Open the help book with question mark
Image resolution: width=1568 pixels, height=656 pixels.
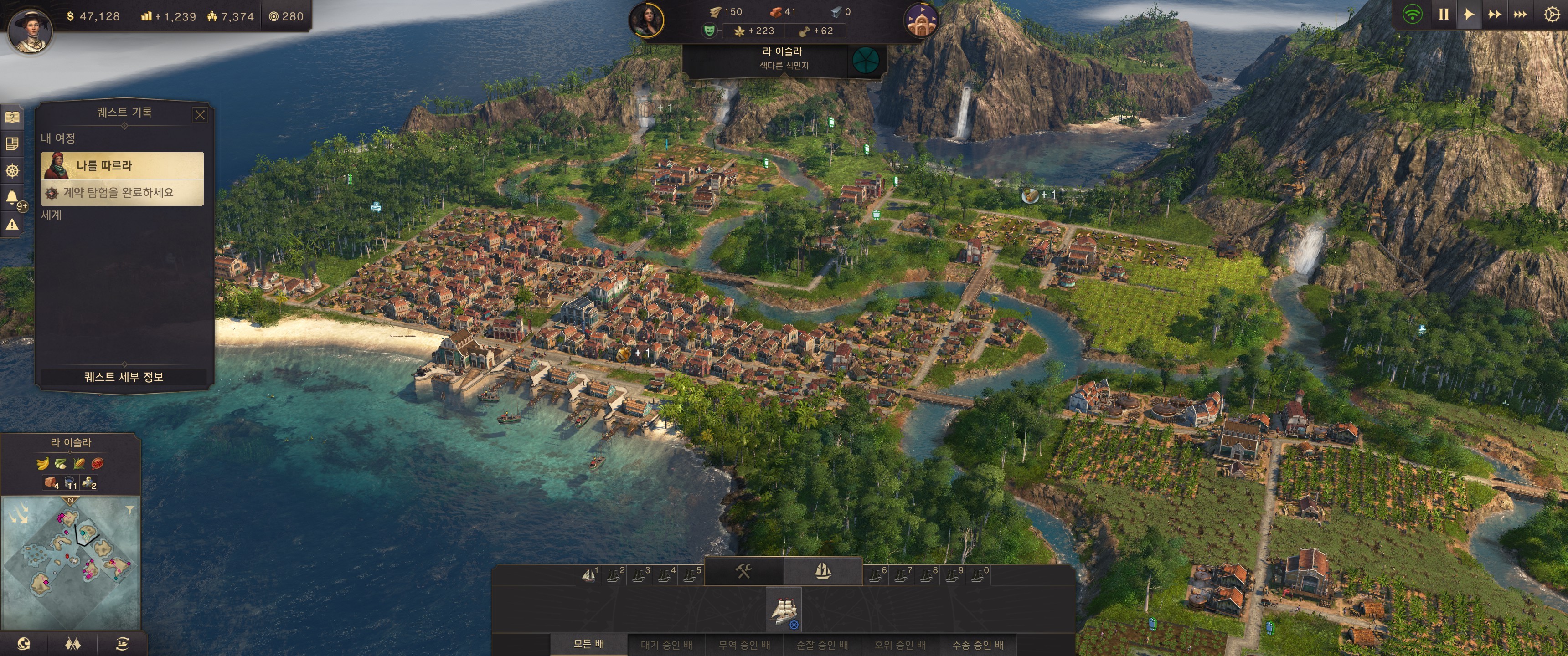click(x=11, y=117)
